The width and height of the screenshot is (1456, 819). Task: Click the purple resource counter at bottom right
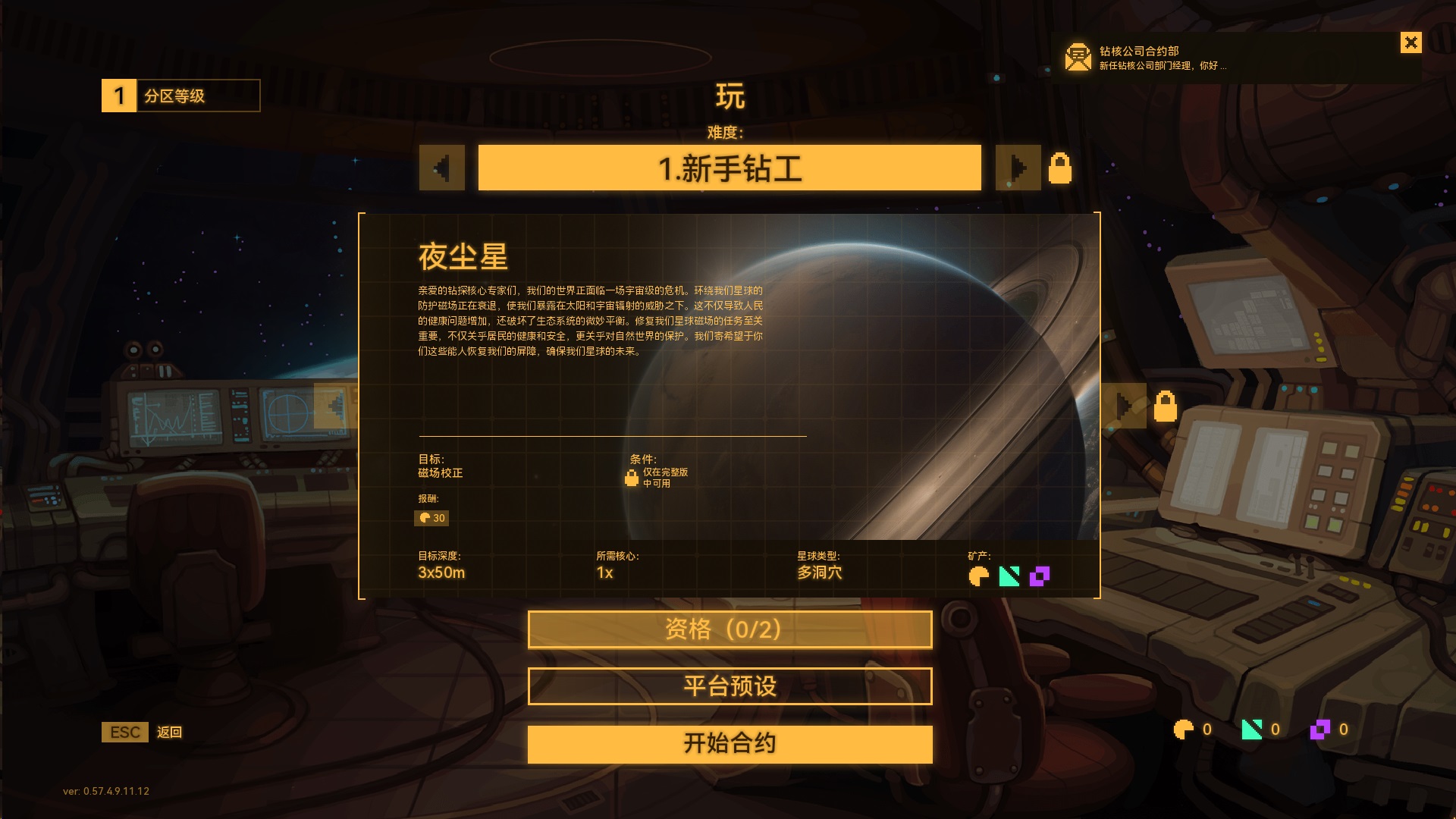(1321, 730)
